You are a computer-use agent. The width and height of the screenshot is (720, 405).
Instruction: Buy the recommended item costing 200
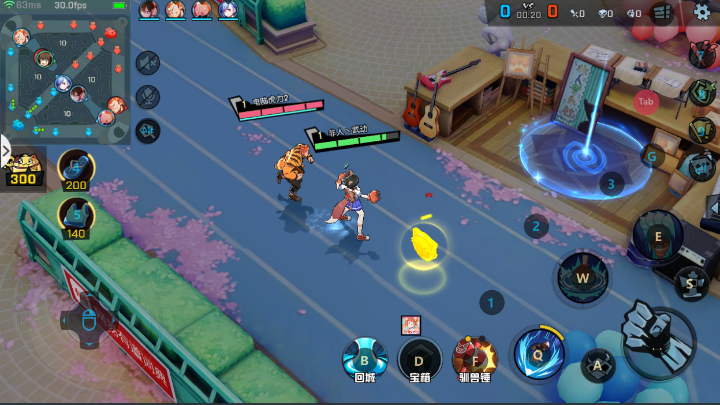[x=77, y=168]
